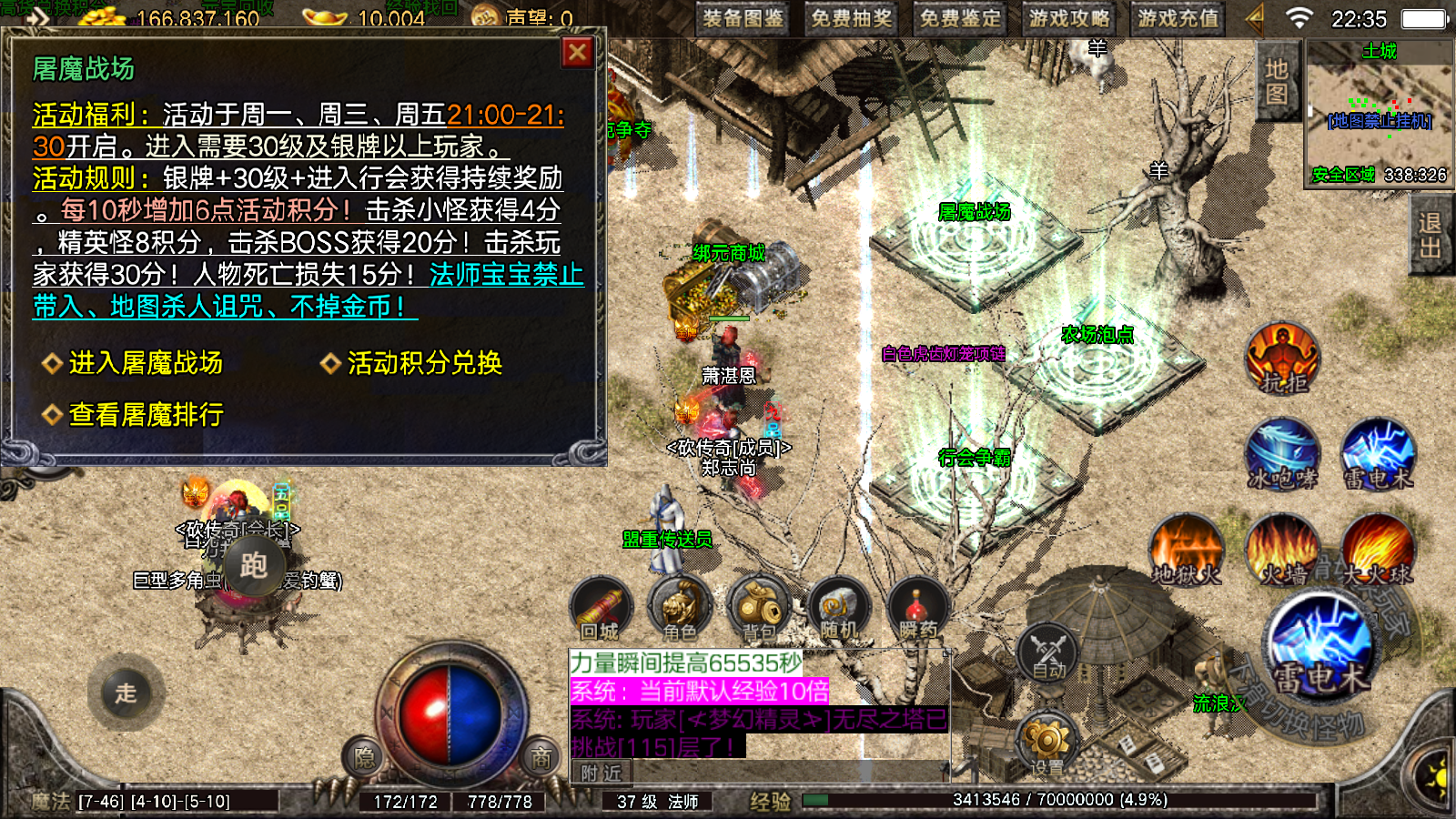The width and height of the screenshot is (1456, 819).
Task: Open the 地图 map button
Action: click(x=1276, y=82)
